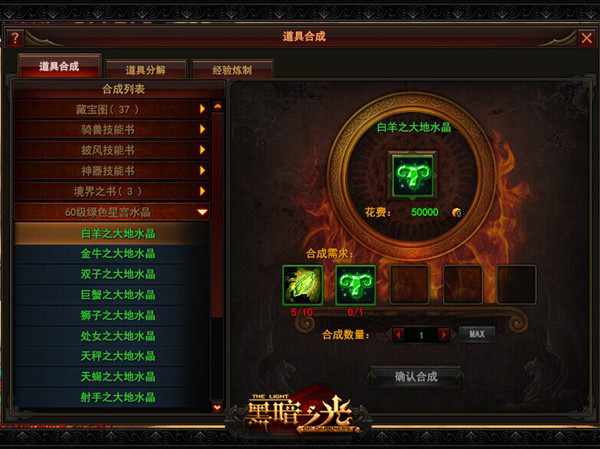This screenshot has width=600, height=449.
Task: Select the 白羊之大地水晶 result icon
Action: click(410, 171)
